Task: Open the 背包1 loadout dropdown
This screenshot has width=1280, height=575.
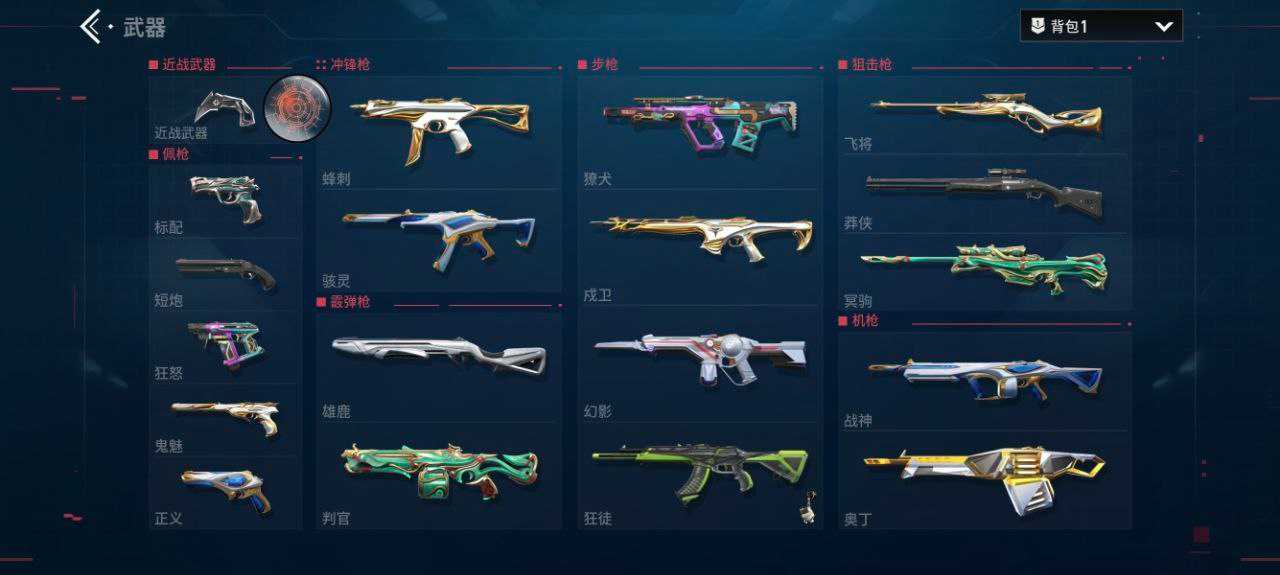Action: 1100,26
